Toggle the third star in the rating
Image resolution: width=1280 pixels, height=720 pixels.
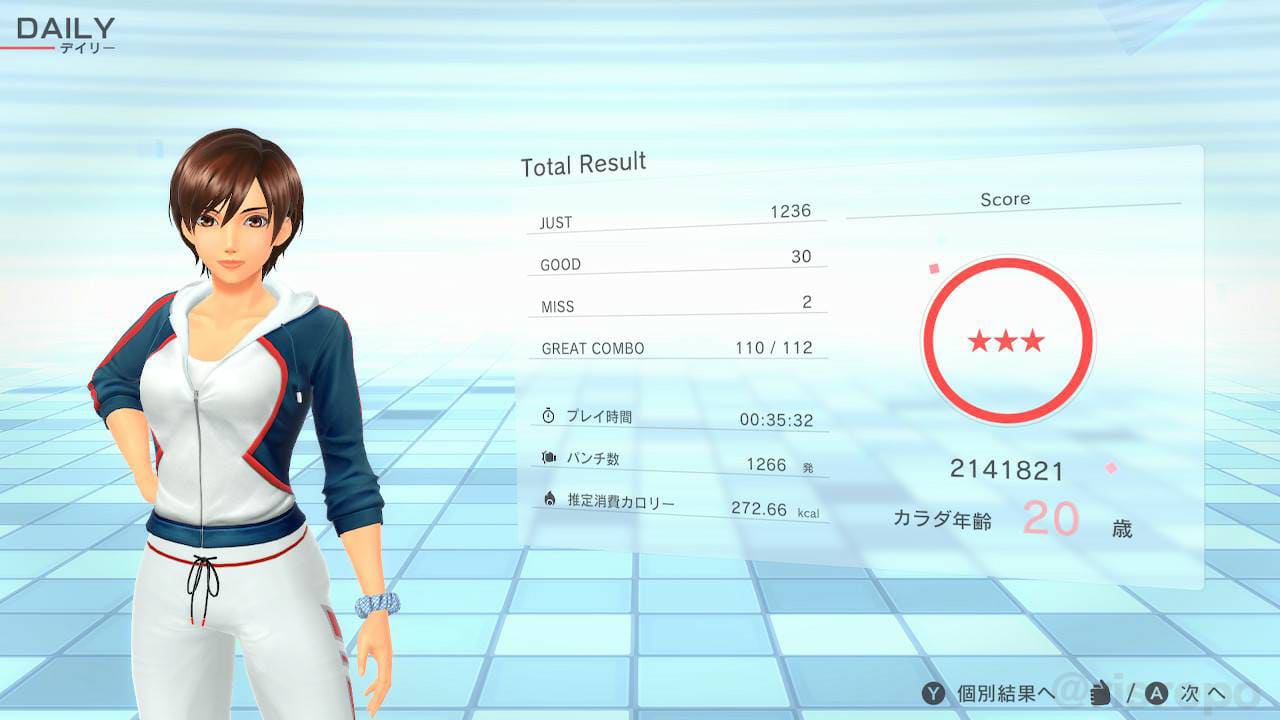pos(1033,341)
